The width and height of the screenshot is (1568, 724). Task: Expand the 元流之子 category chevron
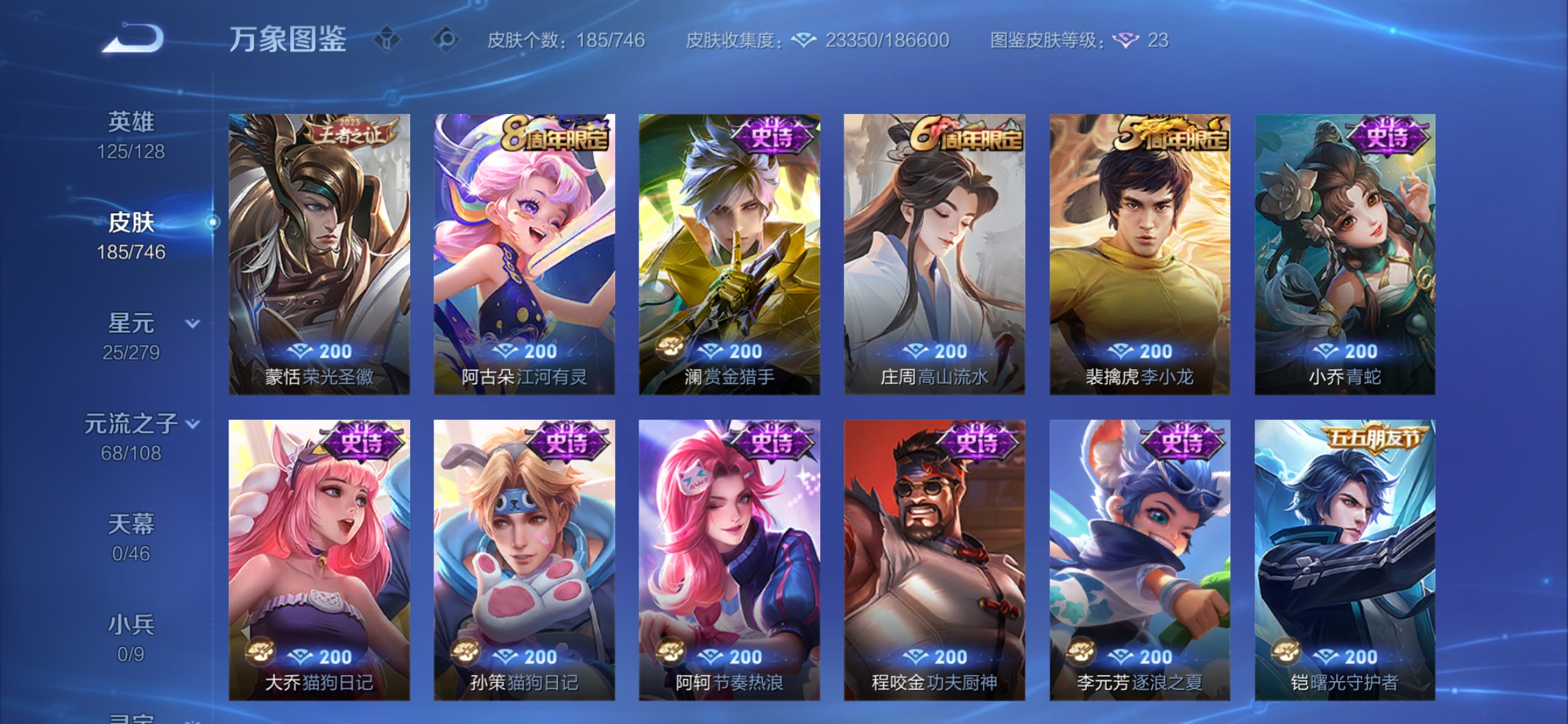pyautogui.click(x=192, y=424)
